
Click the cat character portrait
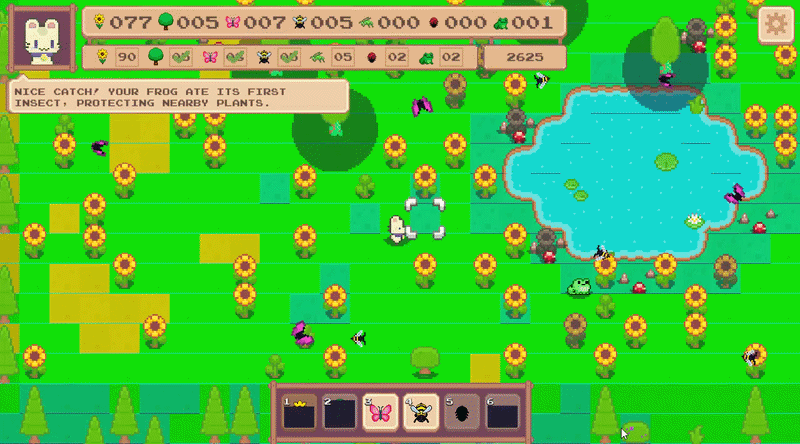coord(42,41)
